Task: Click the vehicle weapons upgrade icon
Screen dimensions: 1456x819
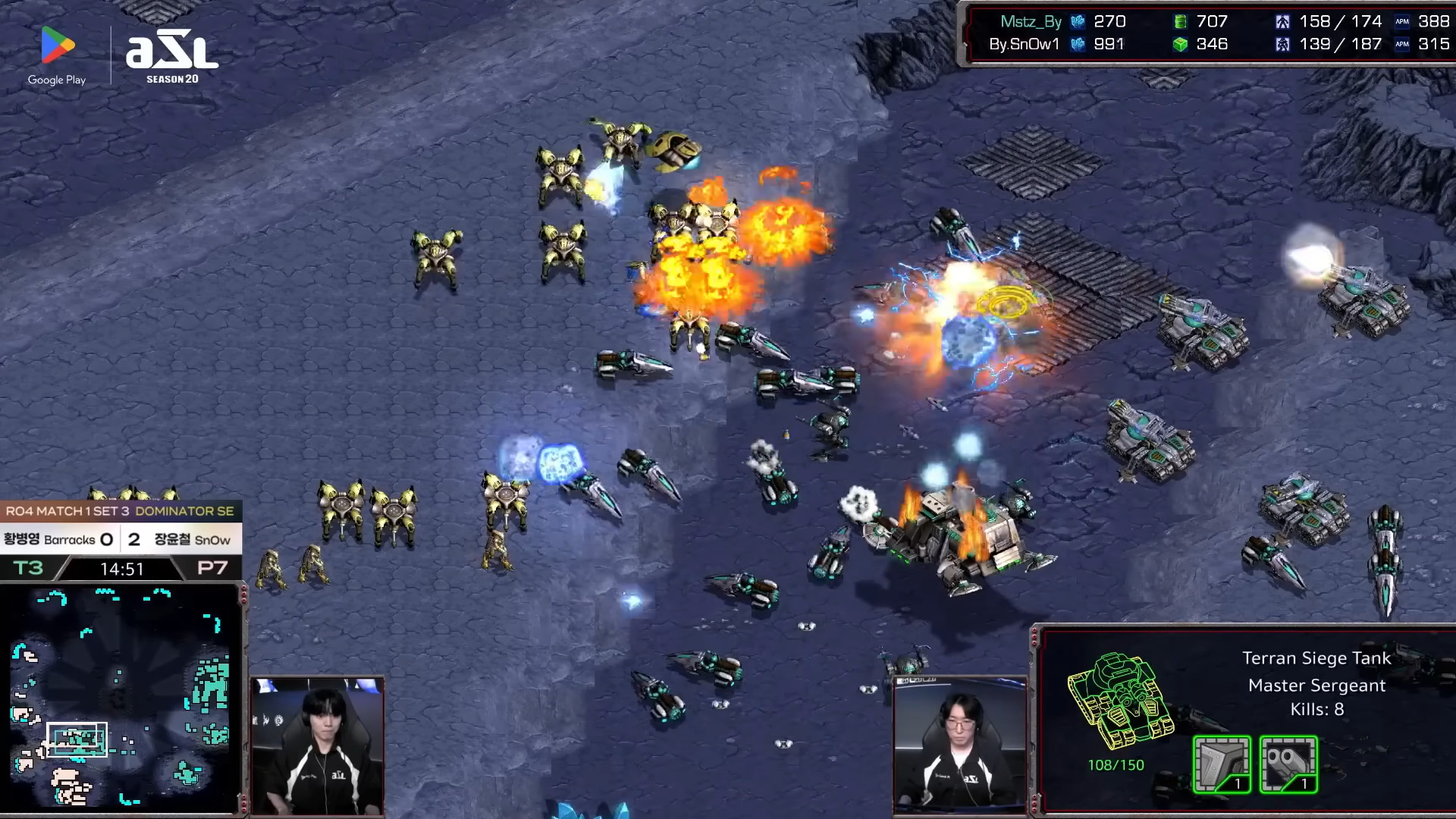Action: tap(1288, 764)
